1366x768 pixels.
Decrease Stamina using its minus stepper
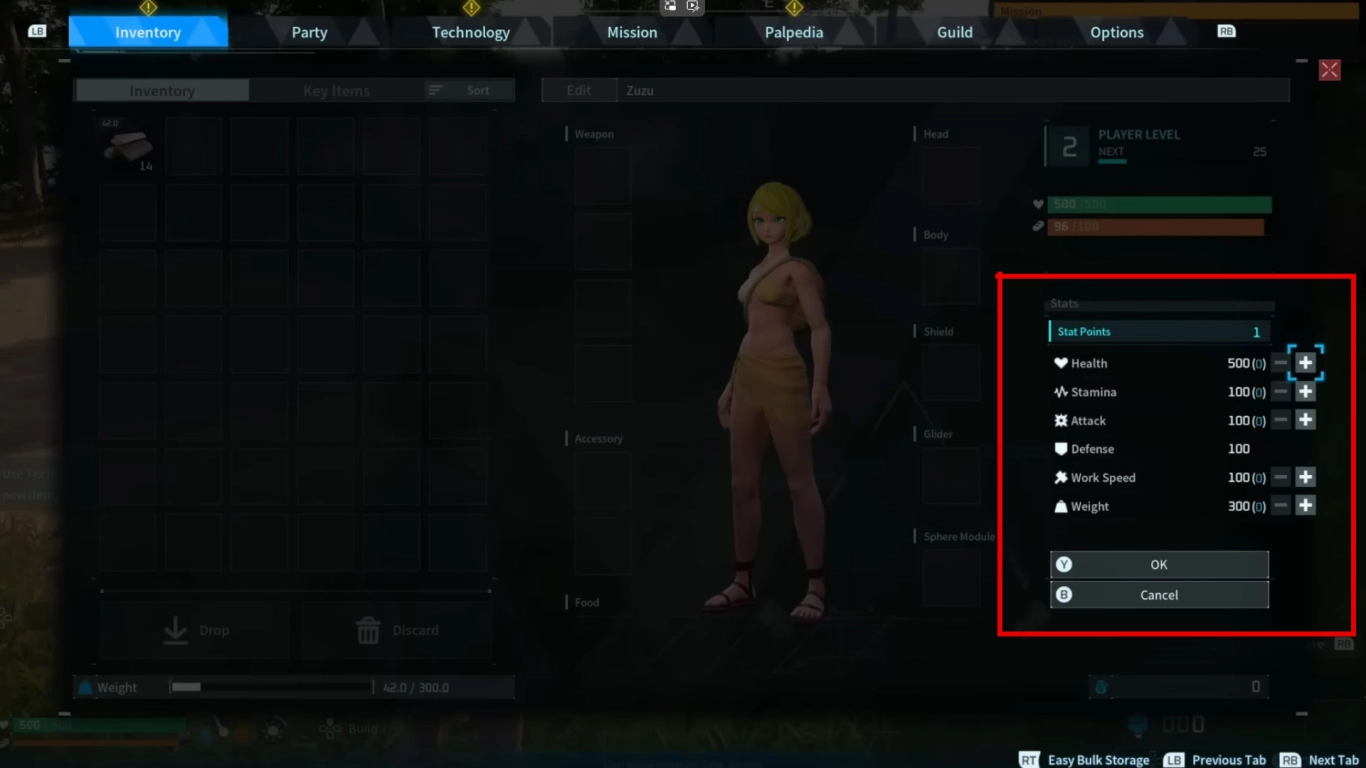coord(1281,391)
